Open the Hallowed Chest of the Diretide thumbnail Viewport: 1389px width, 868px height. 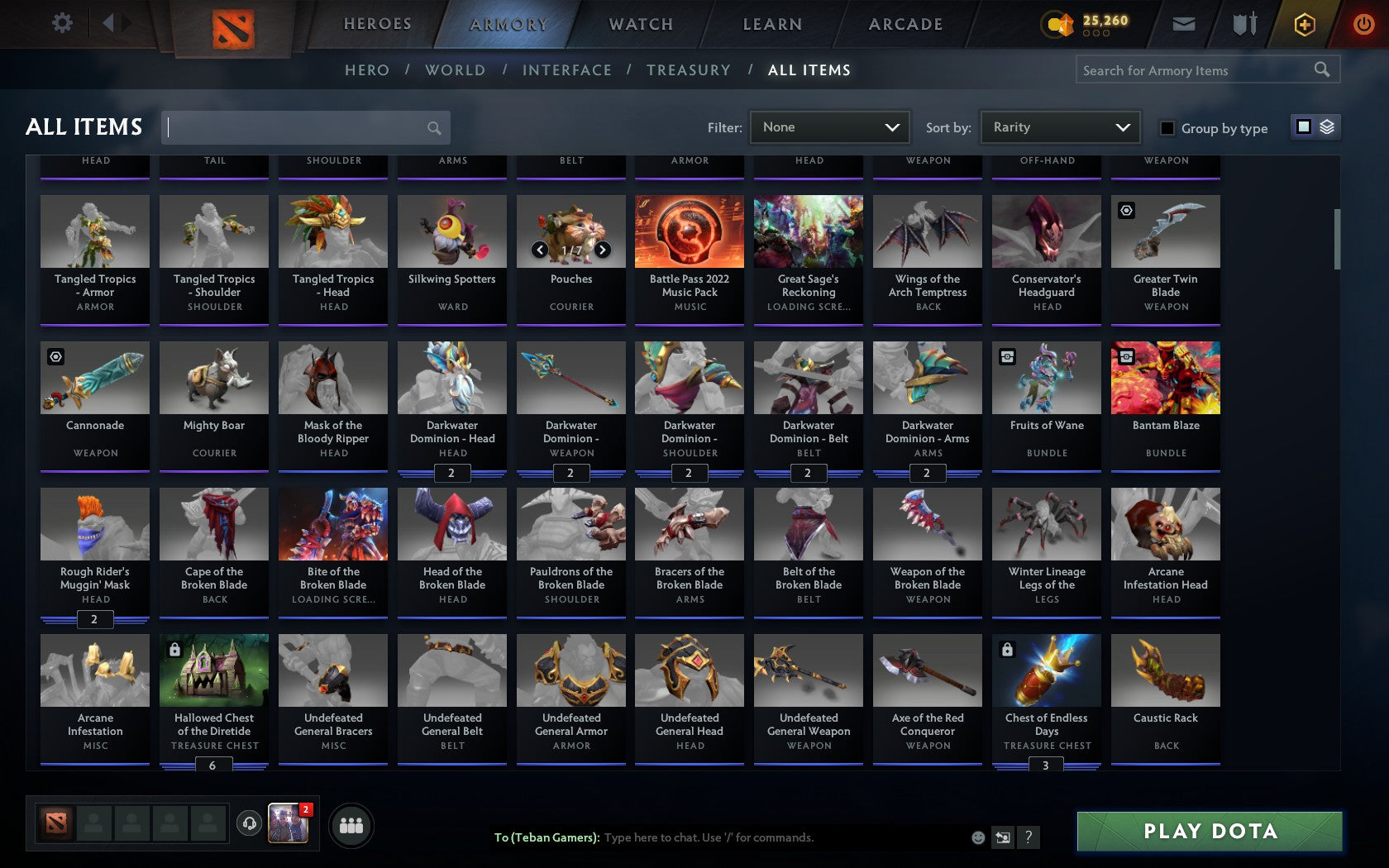[x=214, y=671]
